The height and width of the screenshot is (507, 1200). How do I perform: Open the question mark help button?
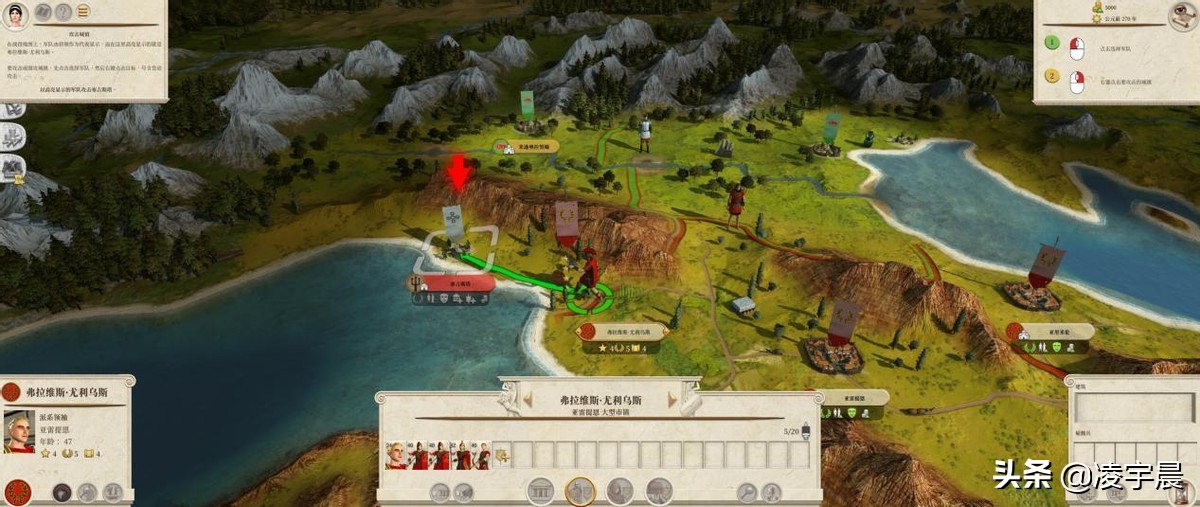63,13
